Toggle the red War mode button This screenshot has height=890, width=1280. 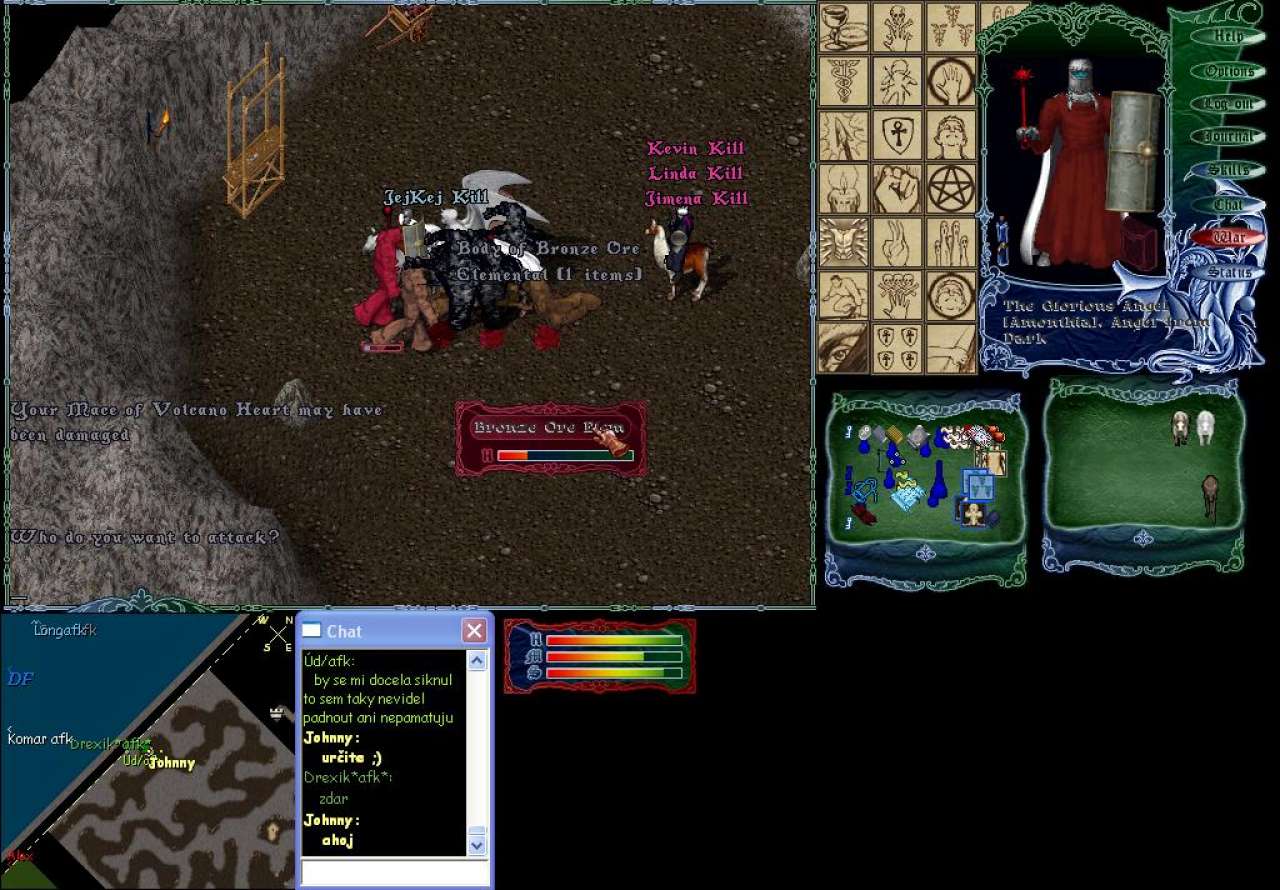pos(1228,238)
